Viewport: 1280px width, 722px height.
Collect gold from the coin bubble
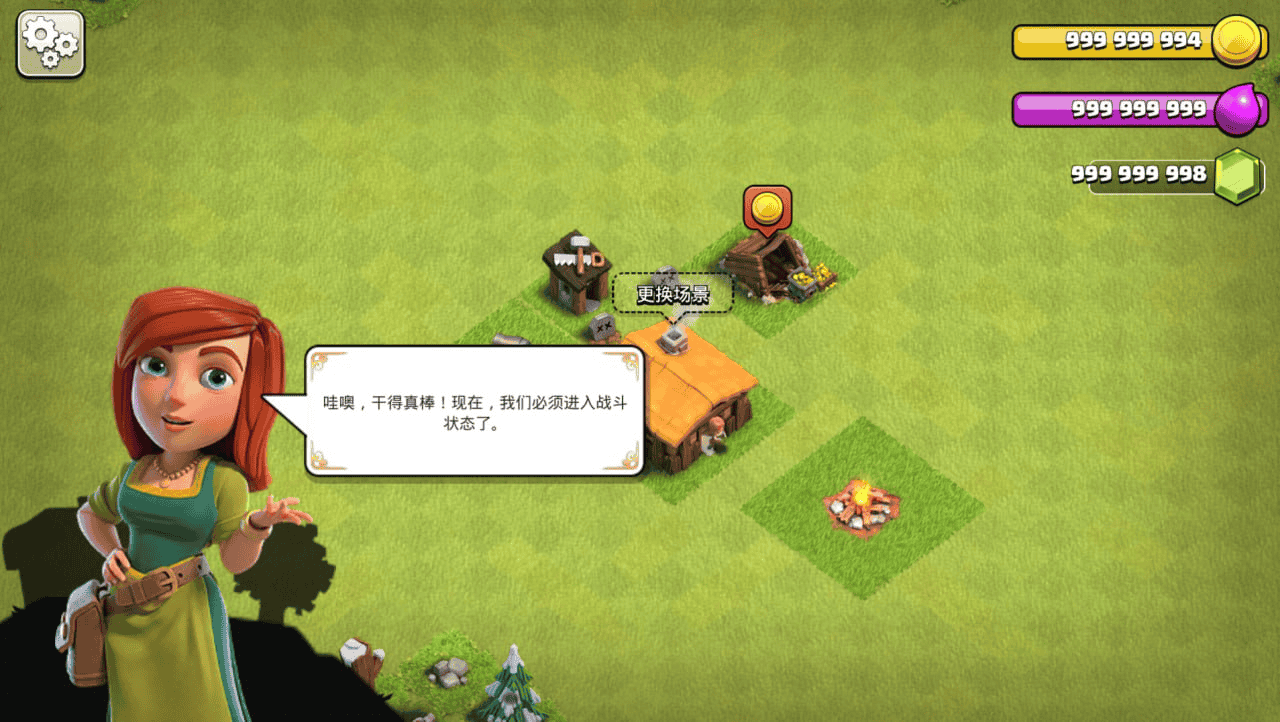pyautogui.click(x=765, y=207)
